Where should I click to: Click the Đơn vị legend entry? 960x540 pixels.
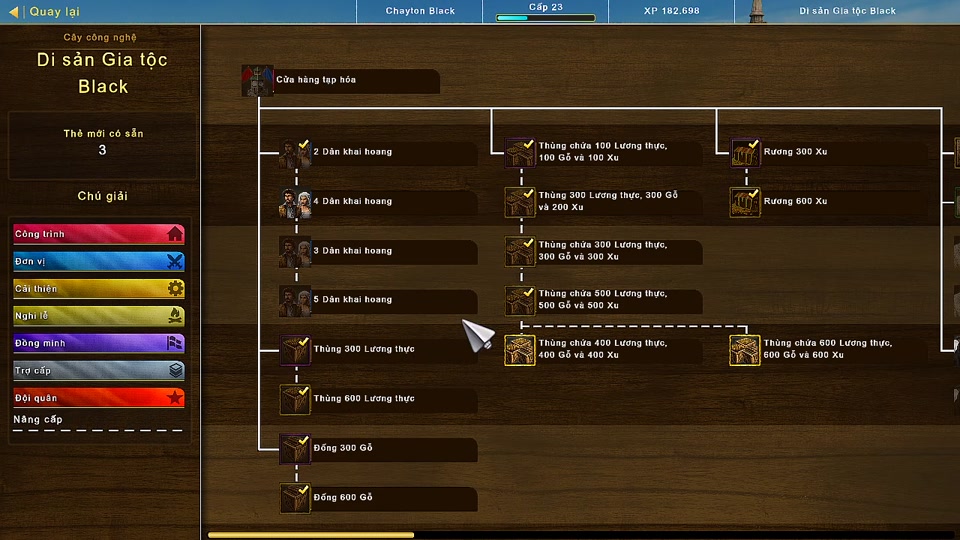click(98, 261)
